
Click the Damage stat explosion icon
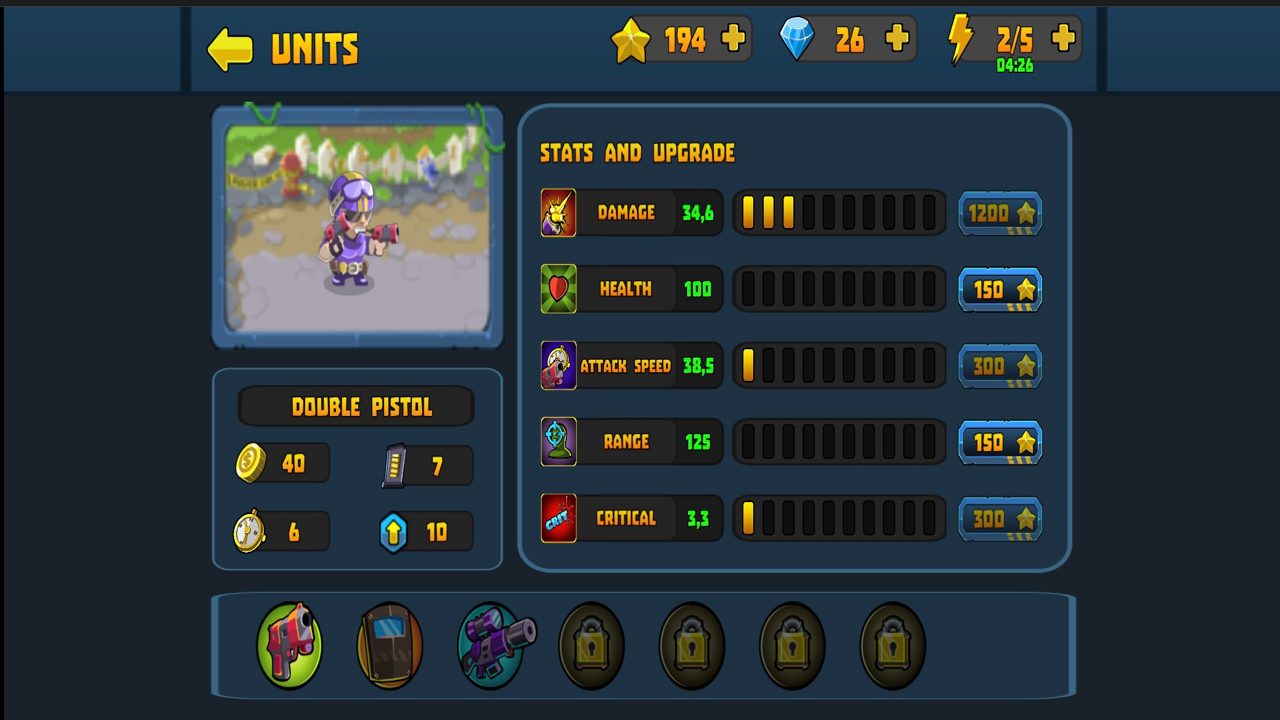point(558,212)
